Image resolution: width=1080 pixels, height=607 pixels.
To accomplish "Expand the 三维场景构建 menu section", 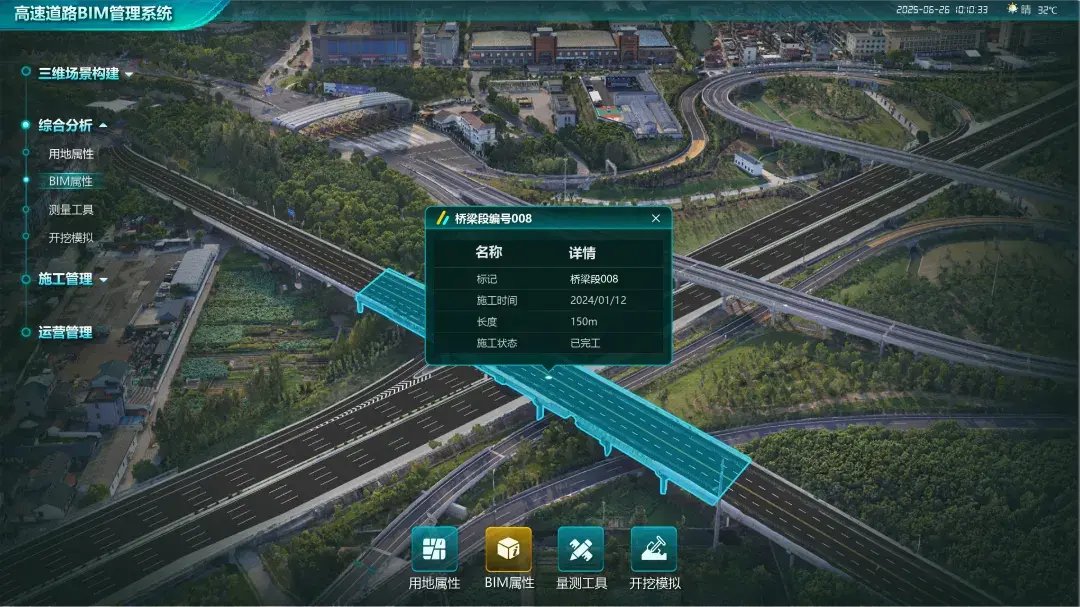I will pyautogui.click(x=79, y=73).
